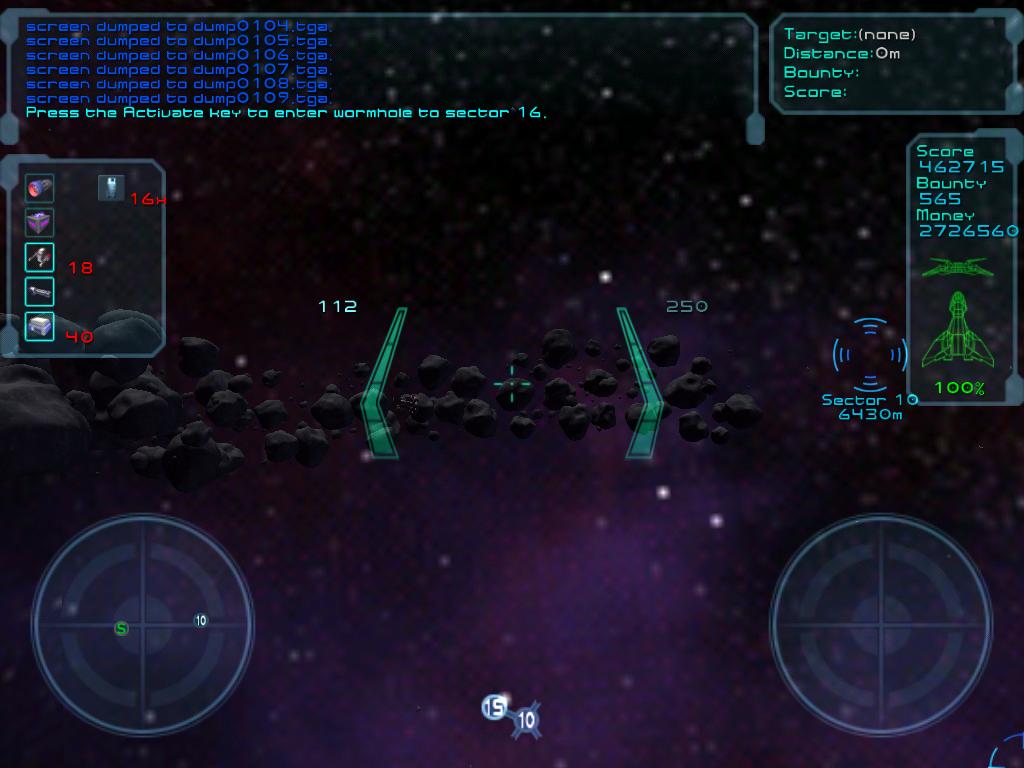Select the silver cargo crate slot
The image size is (1024, 768).
pyautogui.click(x=39, y=326)
